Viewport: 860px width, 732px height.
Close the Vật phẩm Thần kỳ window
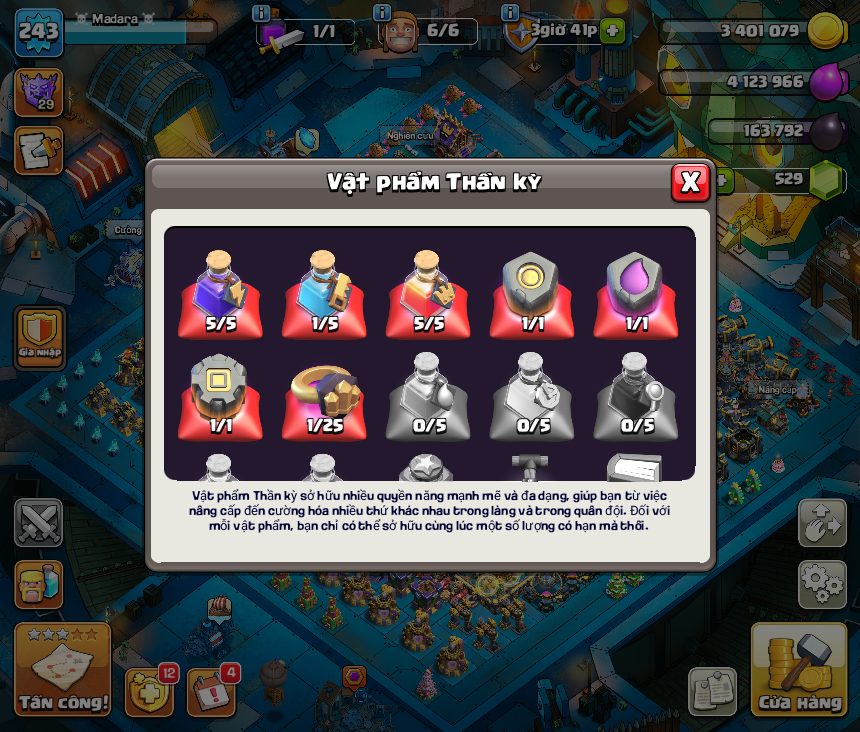click(690, 182)
